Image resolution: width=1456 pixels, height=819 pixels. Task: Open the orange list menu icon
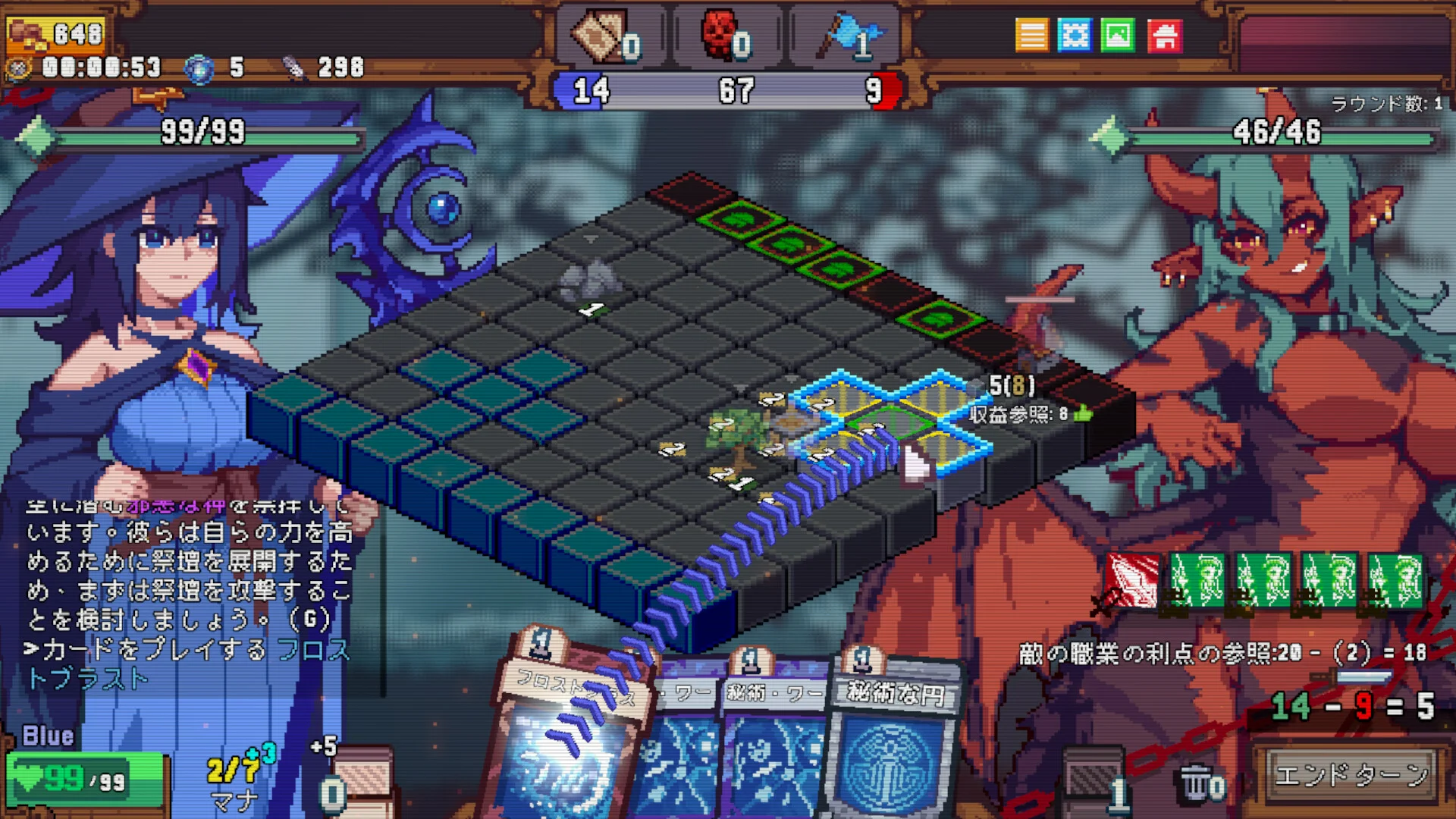pyautogui.click(x=1031, y=35)
